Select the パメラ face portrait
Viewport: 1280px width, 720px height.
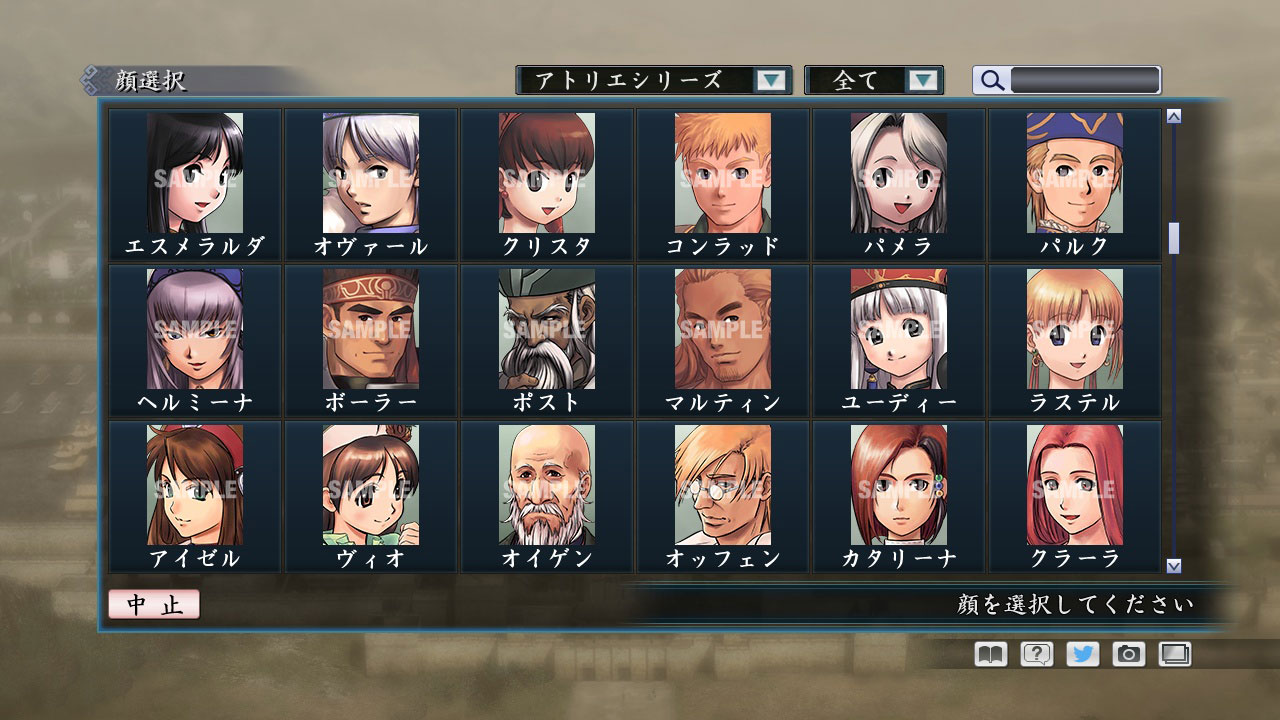coord(898,180)
